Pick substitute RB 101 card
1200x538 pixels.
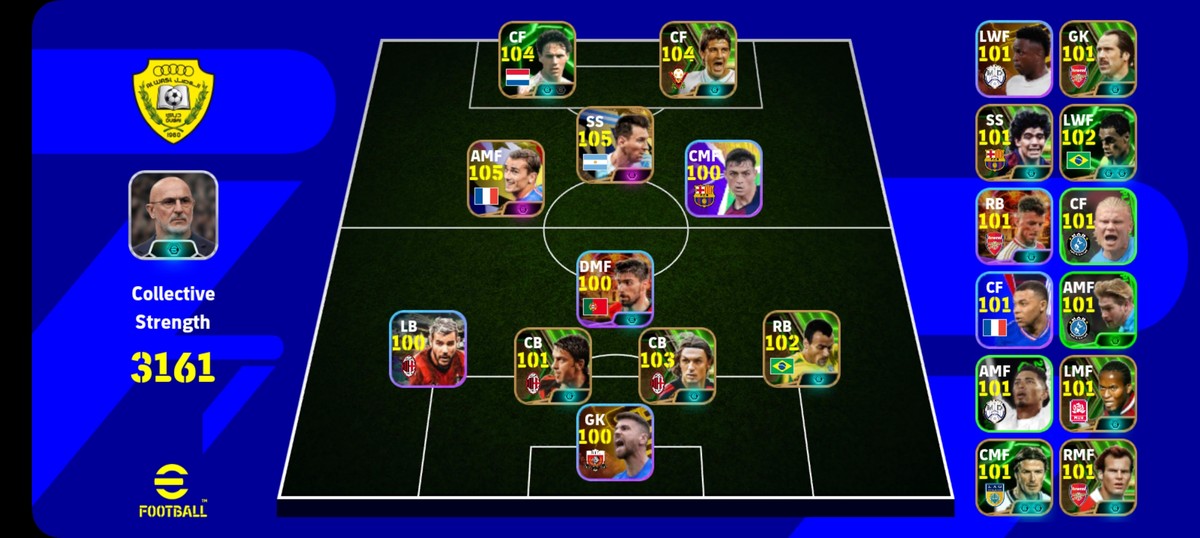(1014, 227)
